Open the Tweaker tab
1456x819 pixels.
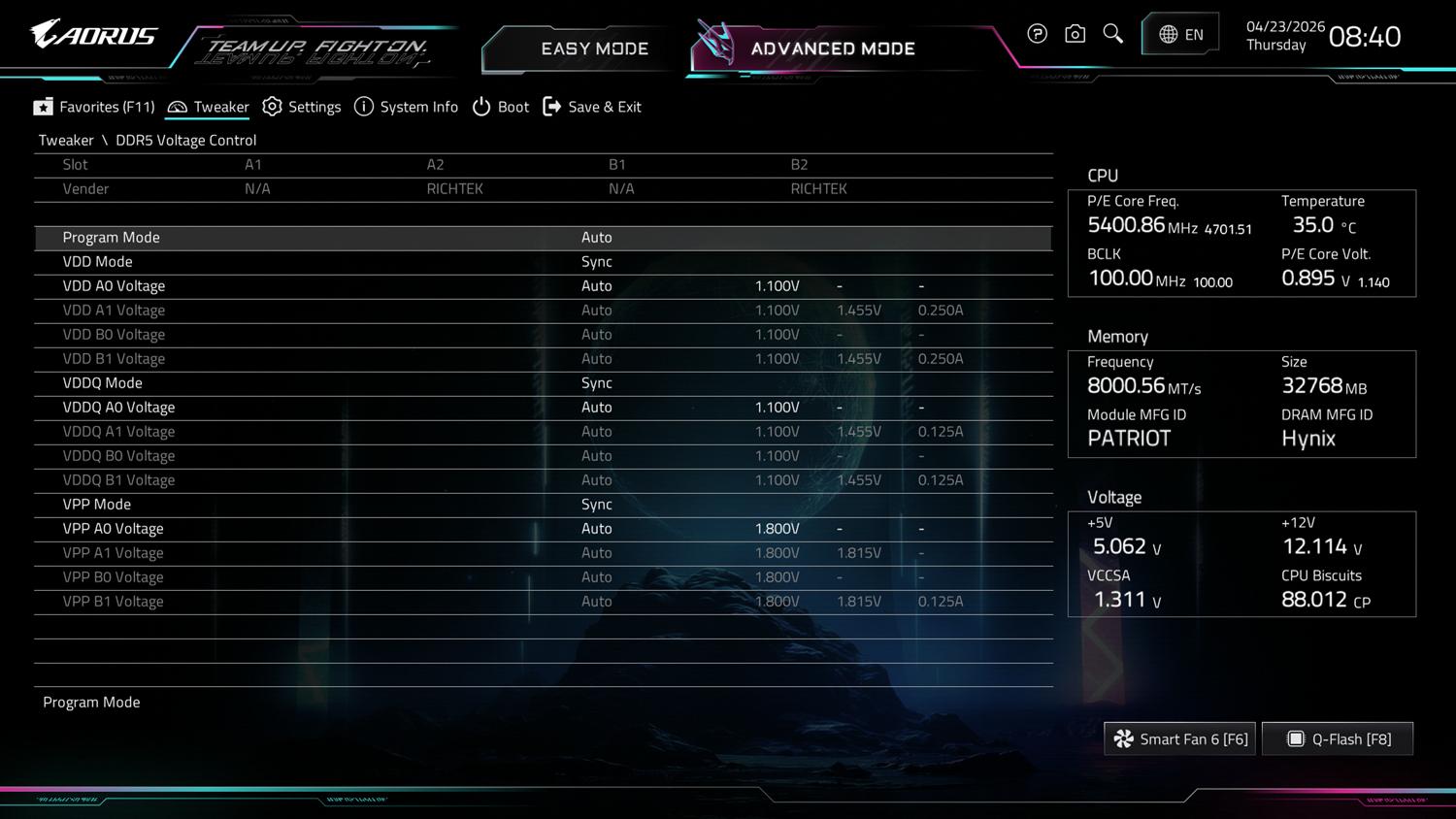[x=208, y=107]
